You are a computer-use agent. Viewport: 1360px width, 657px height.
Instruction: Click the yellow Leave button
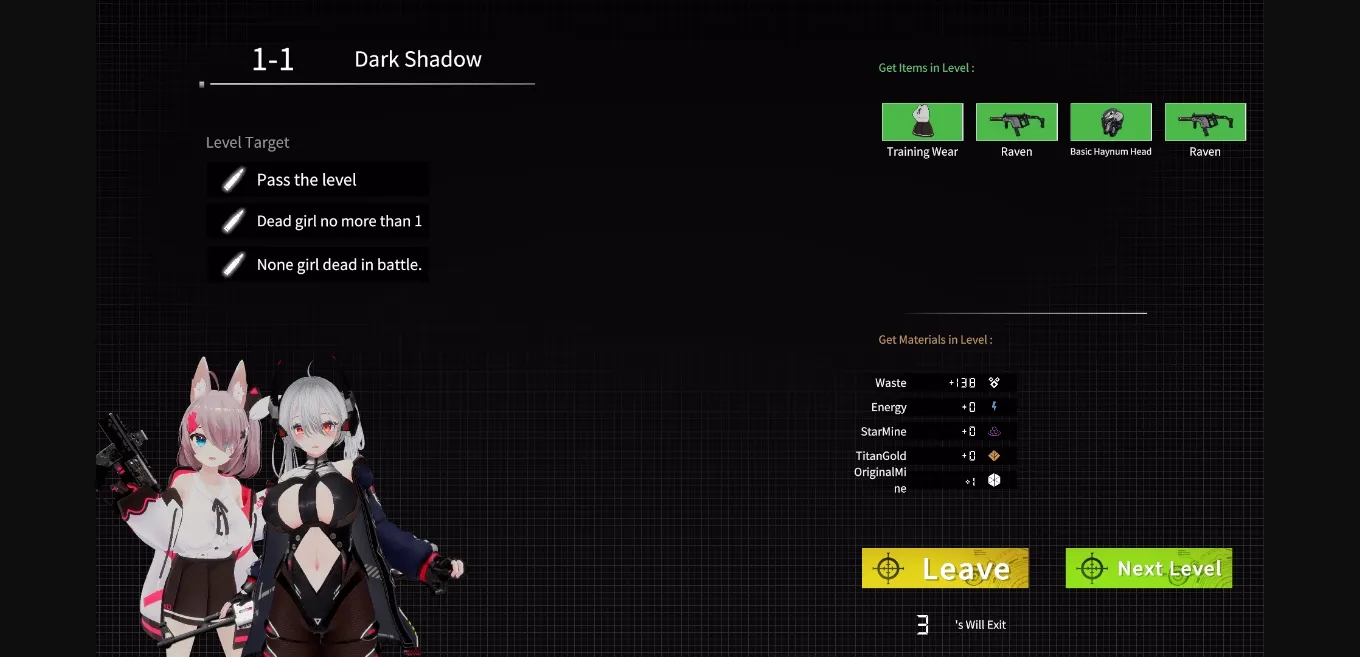[x=945, y=568]
